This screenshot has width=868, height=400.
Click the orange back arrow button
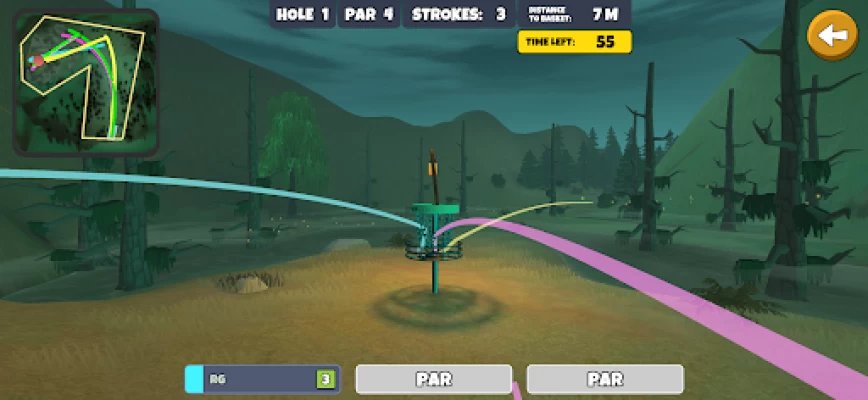tap(832, 37)
